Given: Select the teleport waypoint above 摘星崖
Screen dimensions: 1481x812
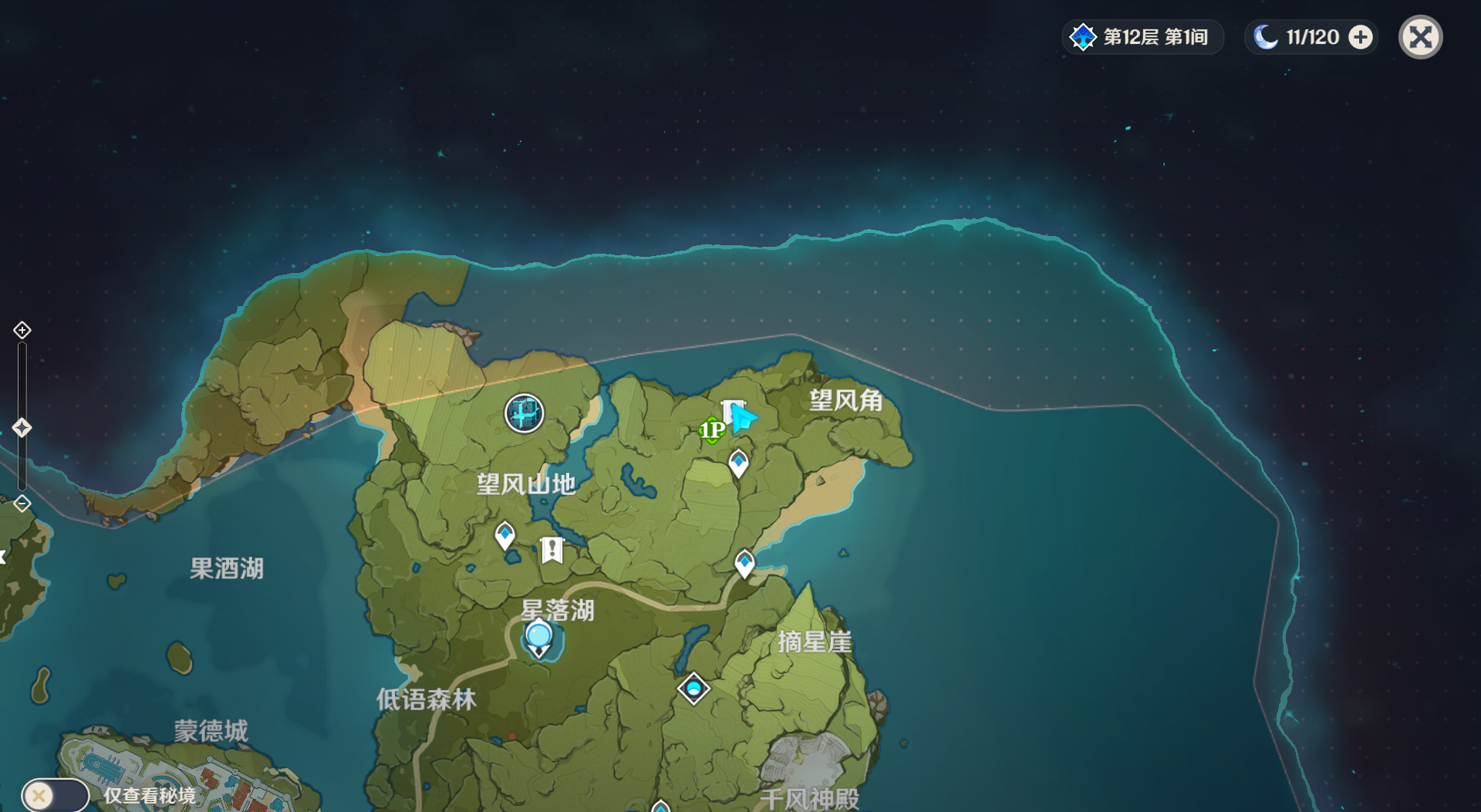Looking at the screenshot, I should (744, 563).
